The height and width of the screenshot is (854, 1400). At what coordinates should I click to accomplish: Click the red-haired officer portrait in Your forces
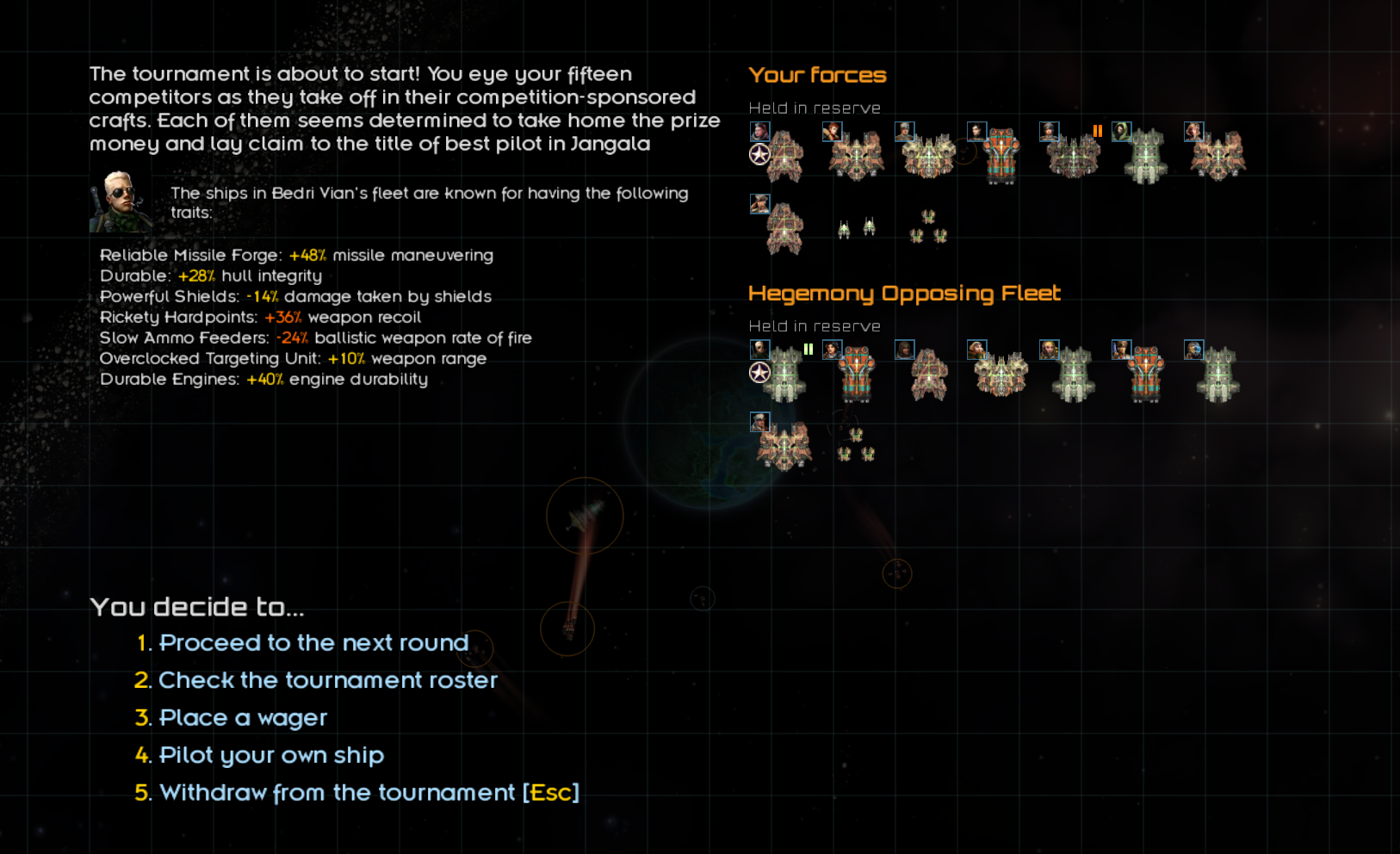[x=833, y=132]
